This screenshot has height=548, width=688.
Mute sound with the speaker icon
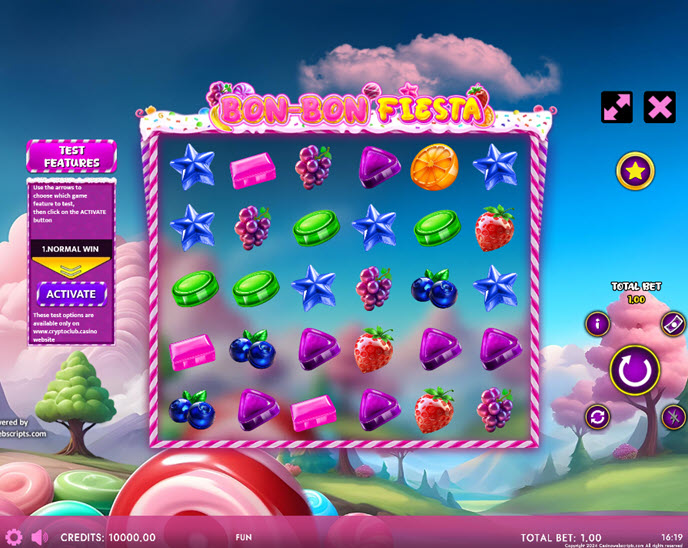point(40,537)
